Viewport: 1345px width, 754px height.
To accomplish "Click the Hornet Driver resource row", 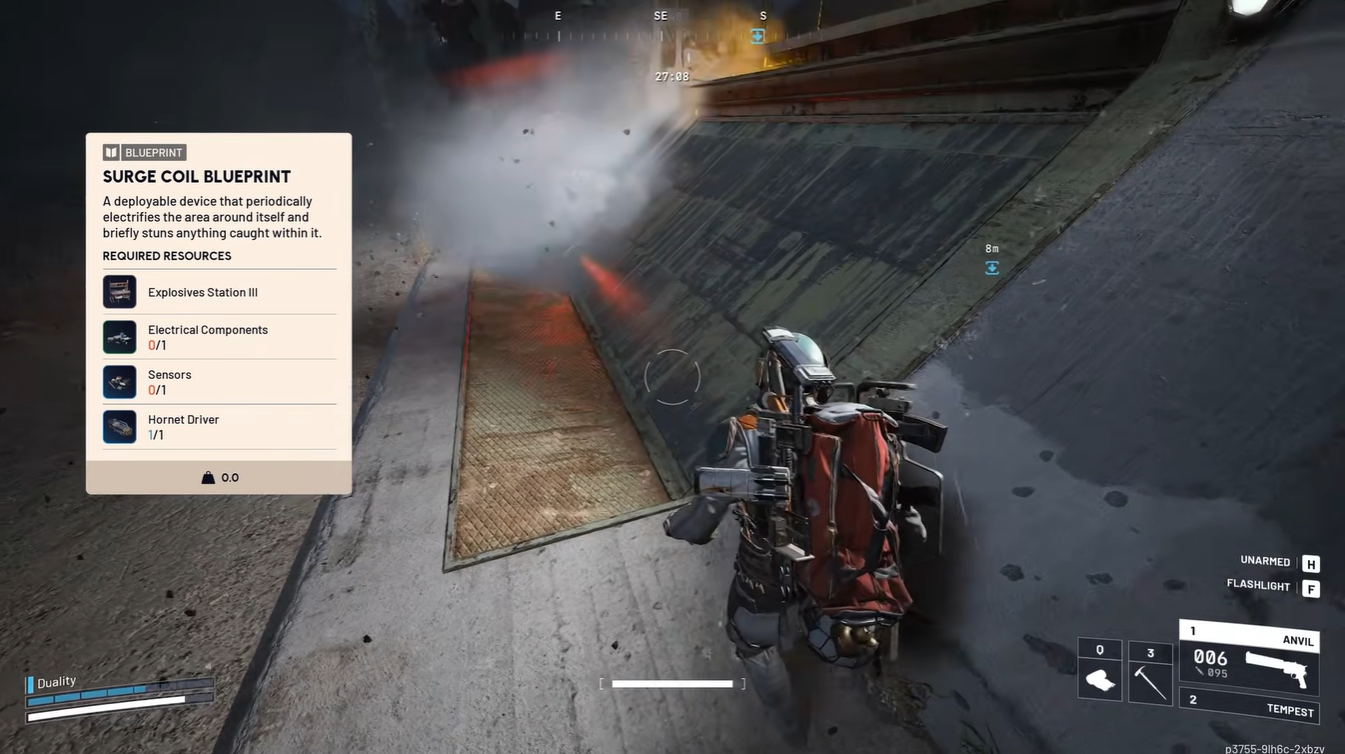I will (219, 427).
